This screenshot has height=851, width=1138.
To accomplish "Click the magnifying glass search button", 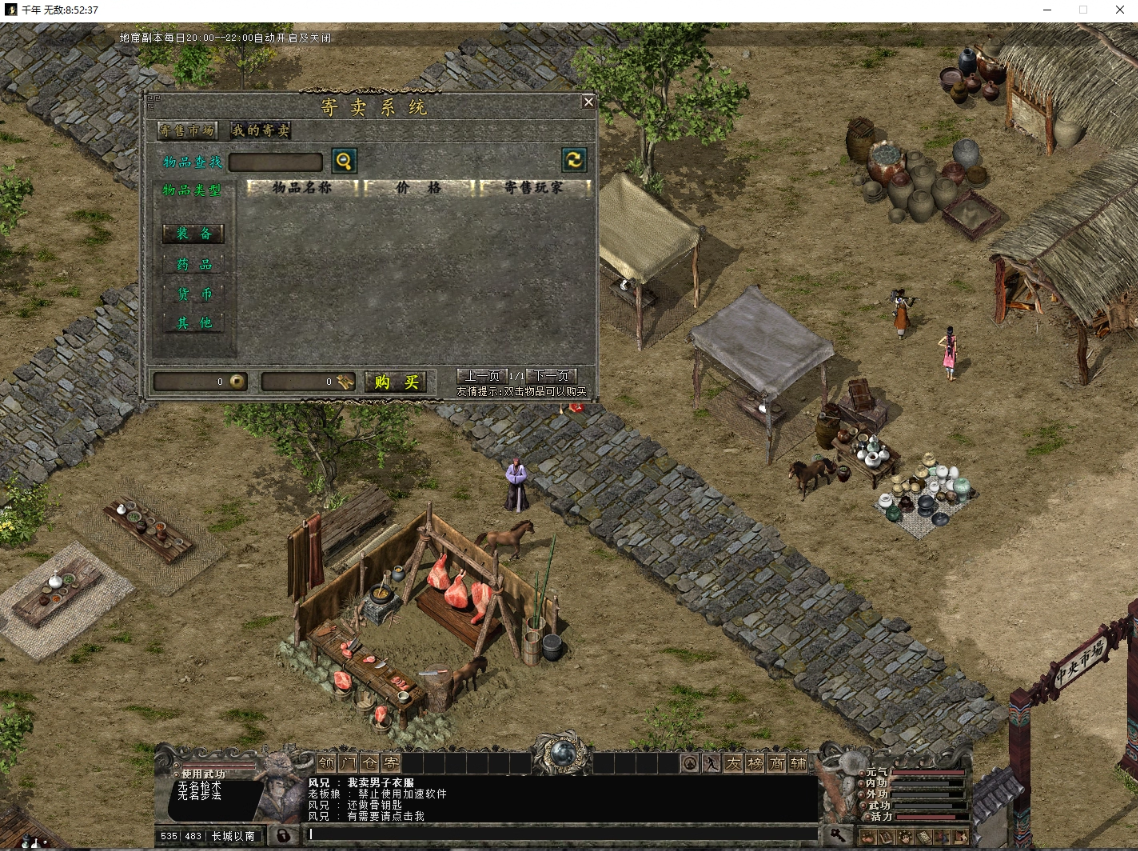I will point(344,161).
